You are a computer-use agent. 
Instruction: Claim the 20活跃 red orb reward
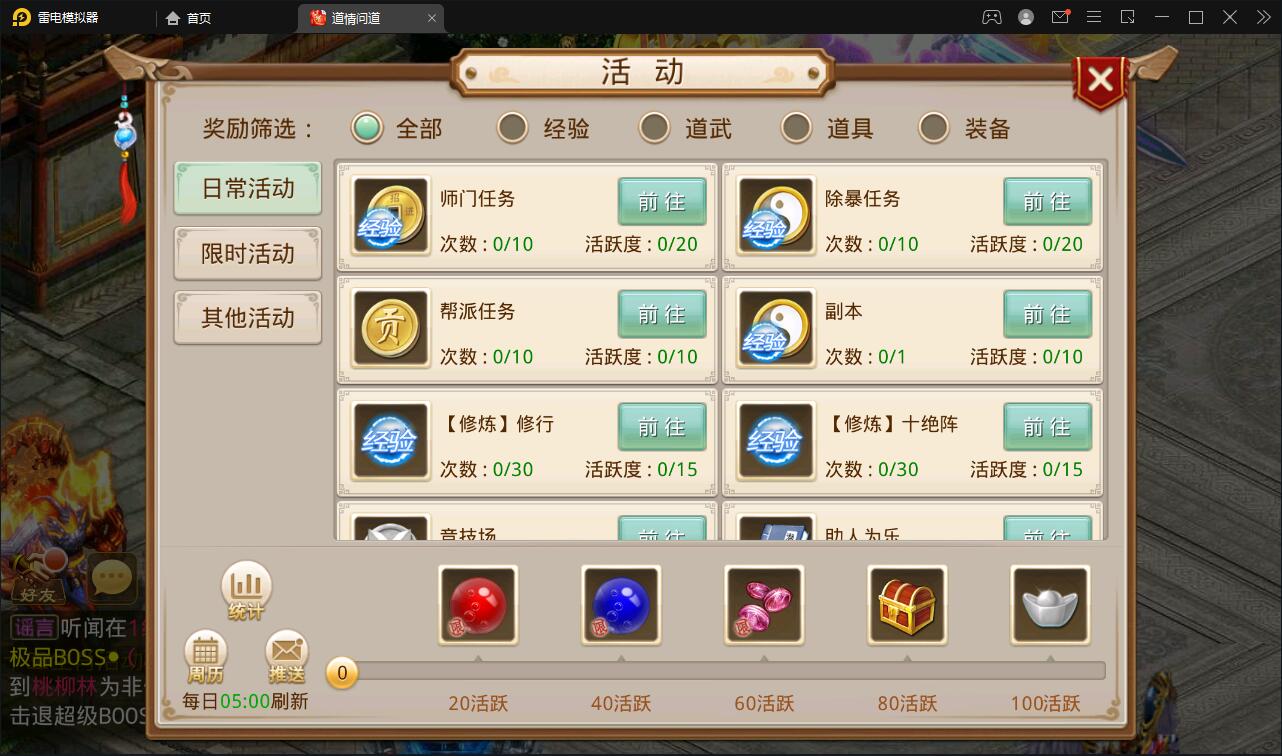click(x=477, y=605)
